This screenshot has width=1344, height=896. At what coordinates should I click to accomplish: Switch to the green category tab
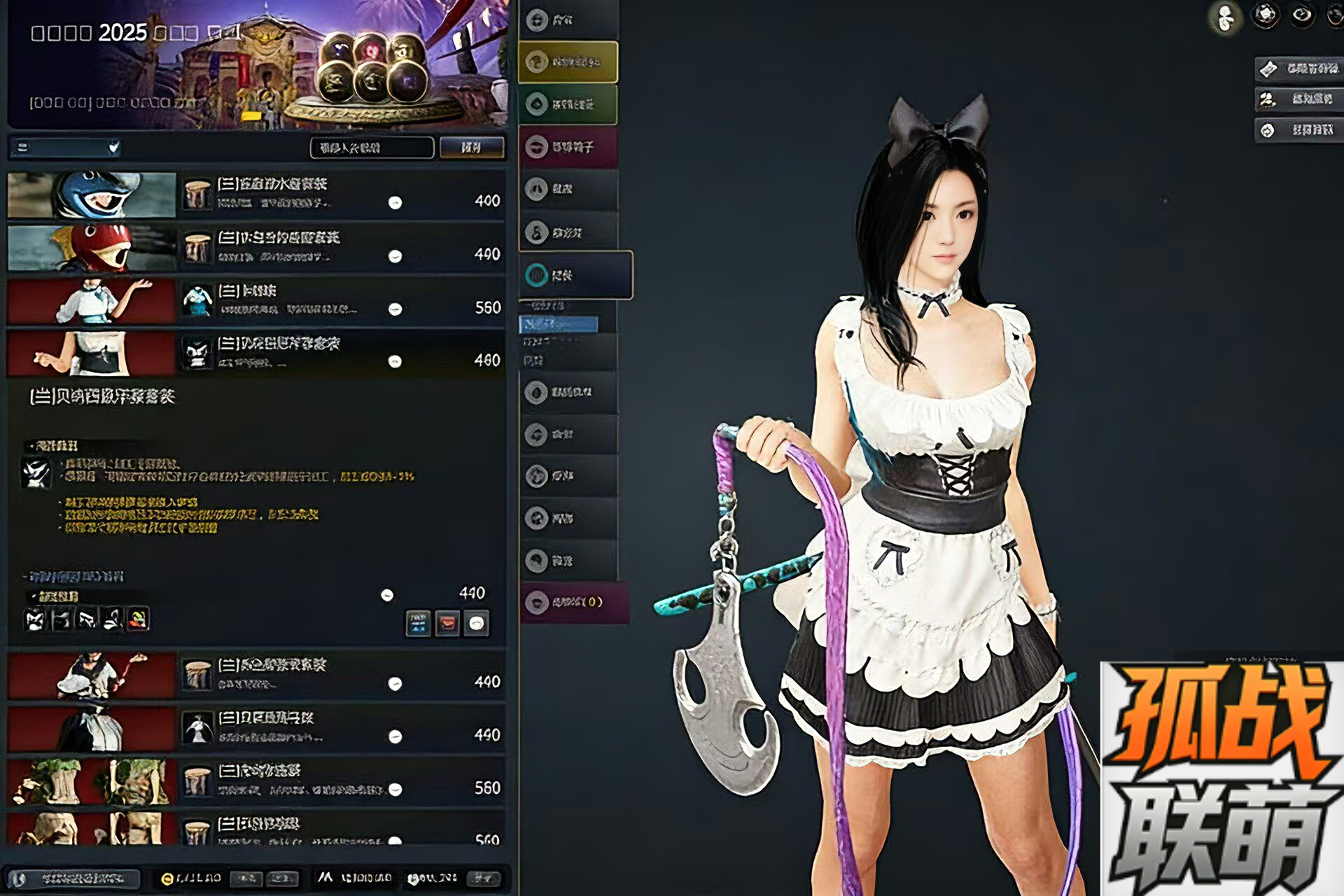(x=568, y=104)
